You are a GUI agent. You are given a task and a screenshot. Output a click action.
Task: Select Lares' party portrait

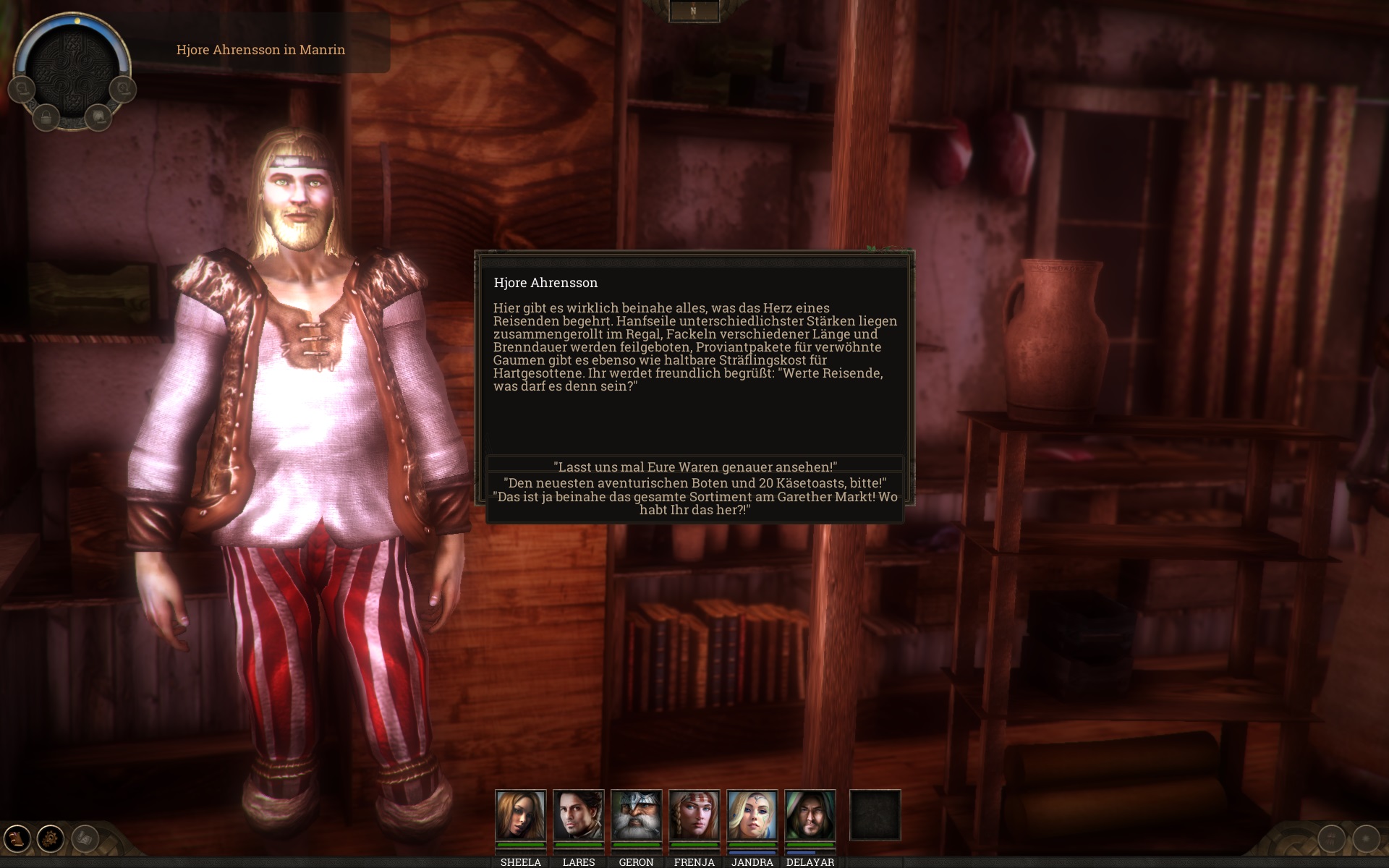pyautogui.click(x=579, y=815)
